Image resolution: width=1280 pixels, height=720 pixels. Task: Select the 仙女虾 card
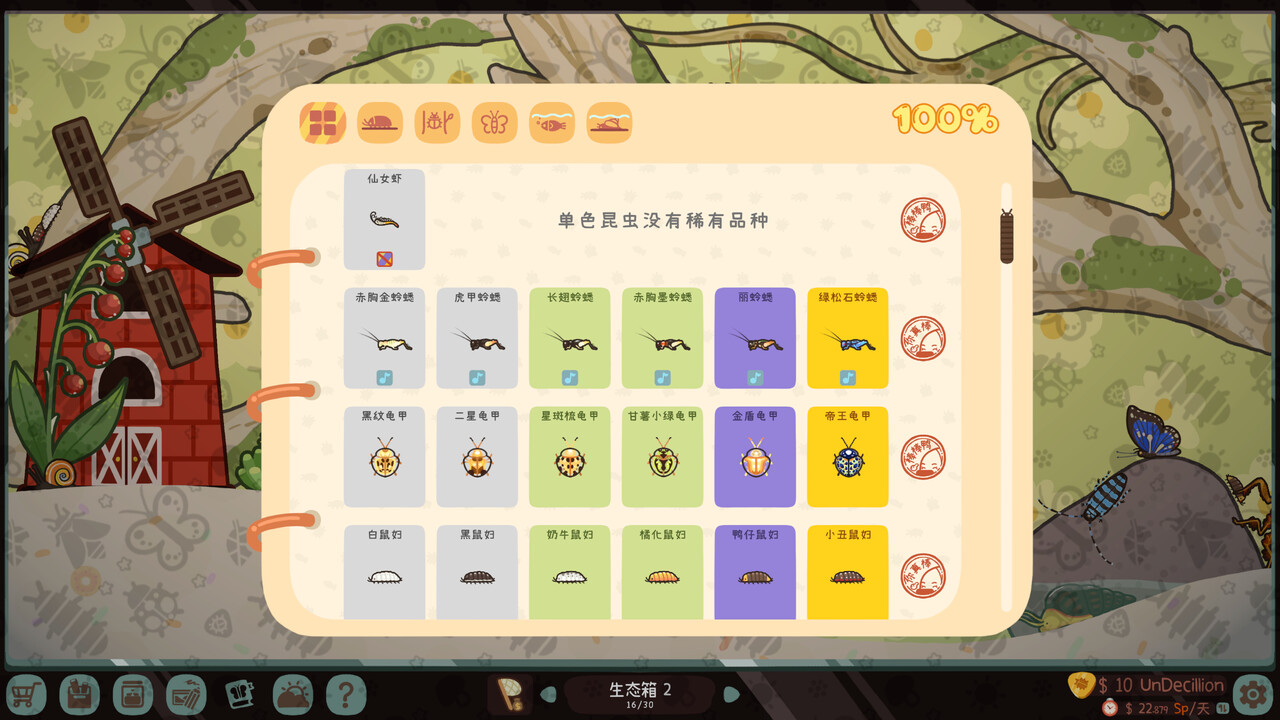click(384, 218)
